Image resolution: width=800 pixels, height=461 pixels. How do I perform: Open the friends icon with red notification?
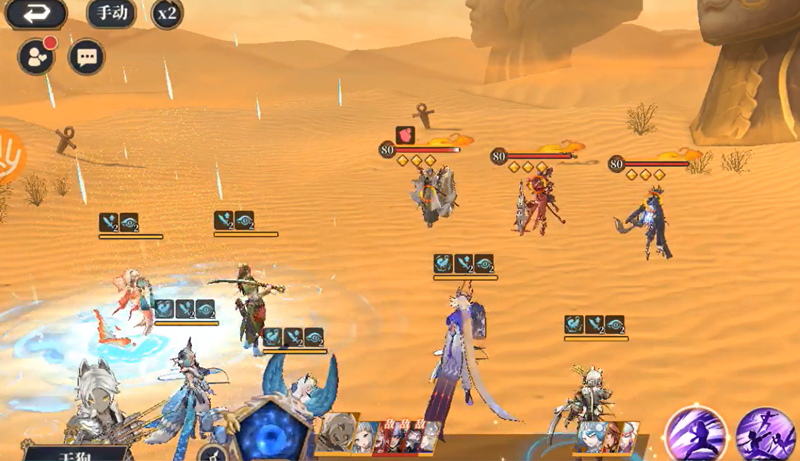point(37,58)
